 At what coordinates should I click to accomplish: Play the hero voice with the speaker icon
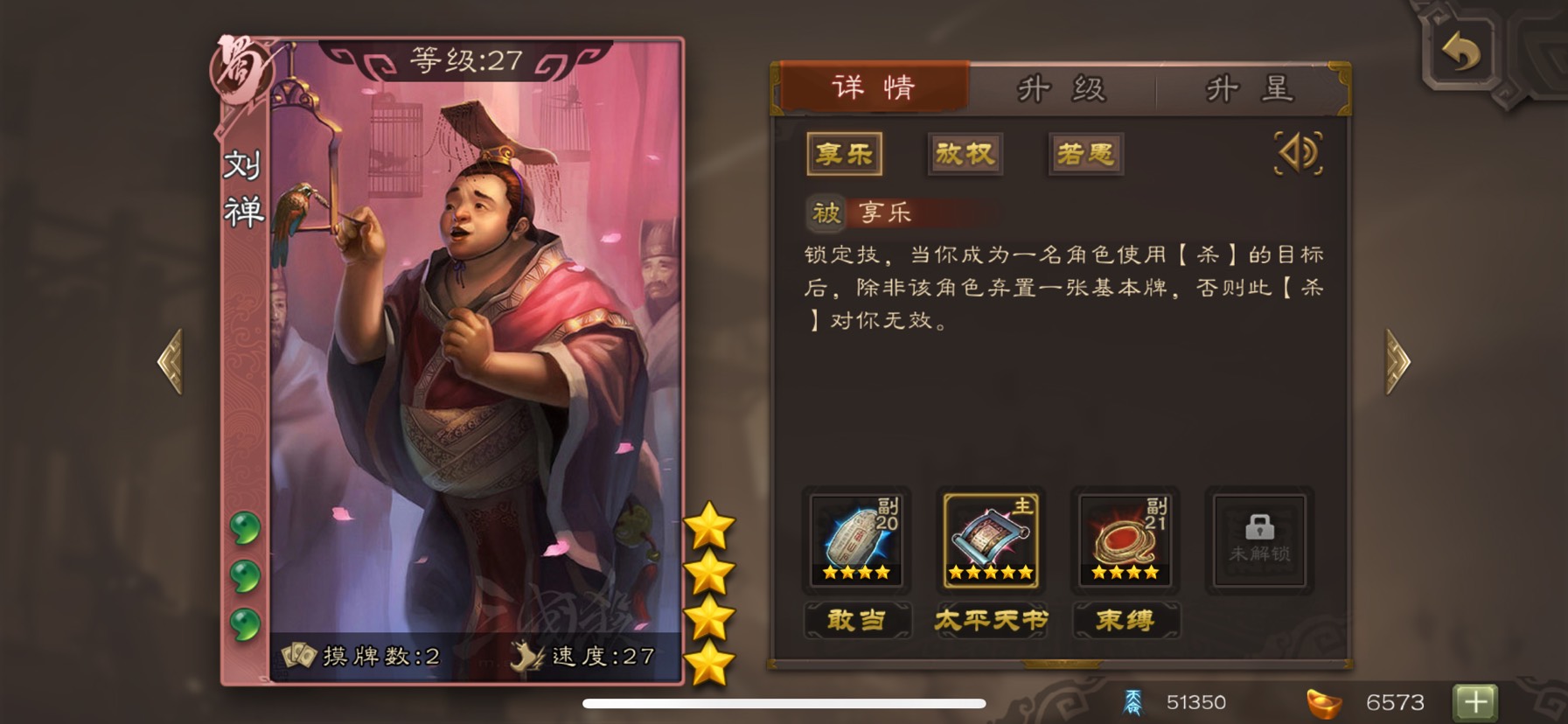coord(1299,154)
